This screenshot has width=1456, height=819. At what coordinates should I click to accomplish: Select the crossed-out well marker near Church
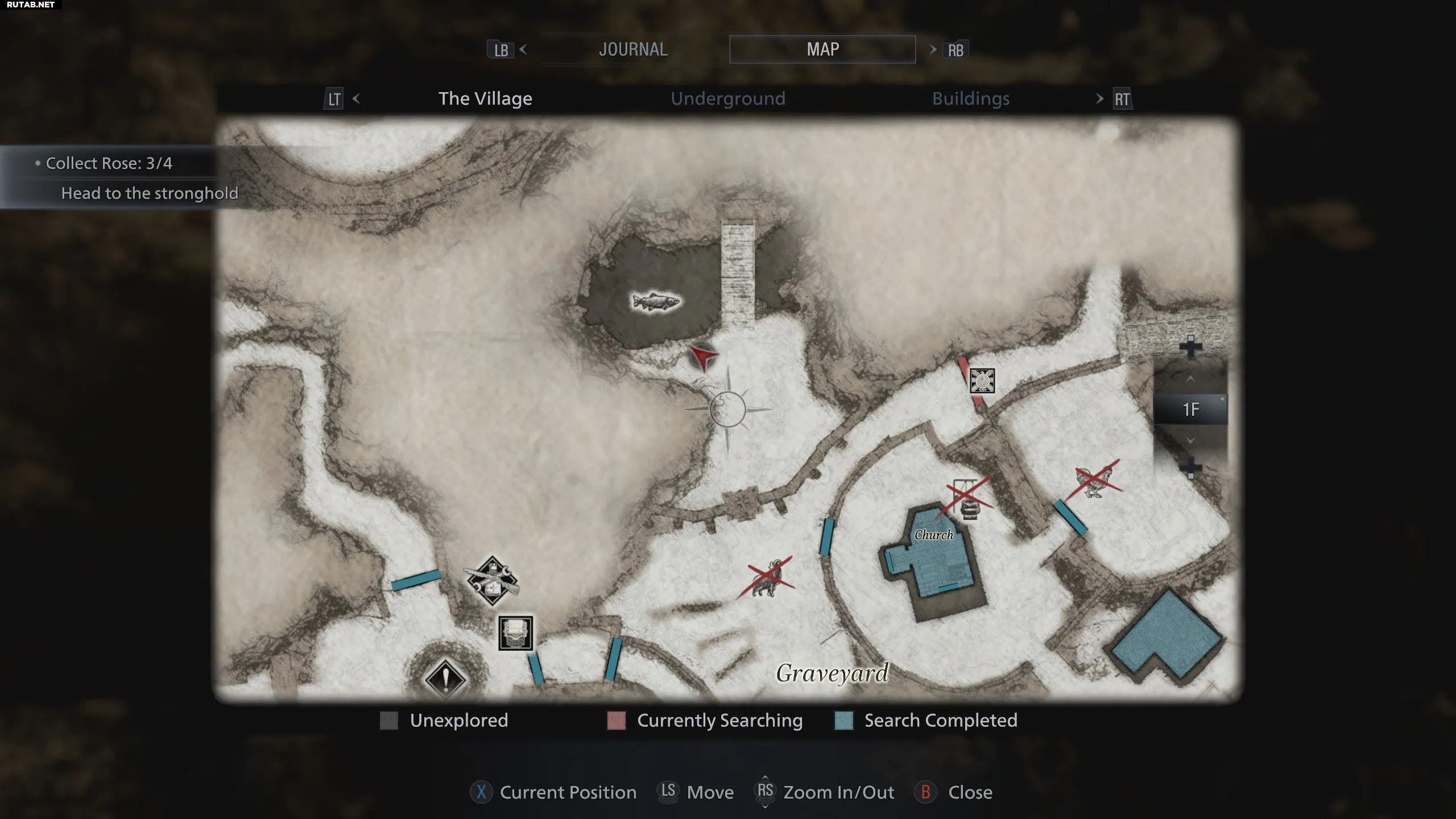pyautogui.click(x=968, y=497)
